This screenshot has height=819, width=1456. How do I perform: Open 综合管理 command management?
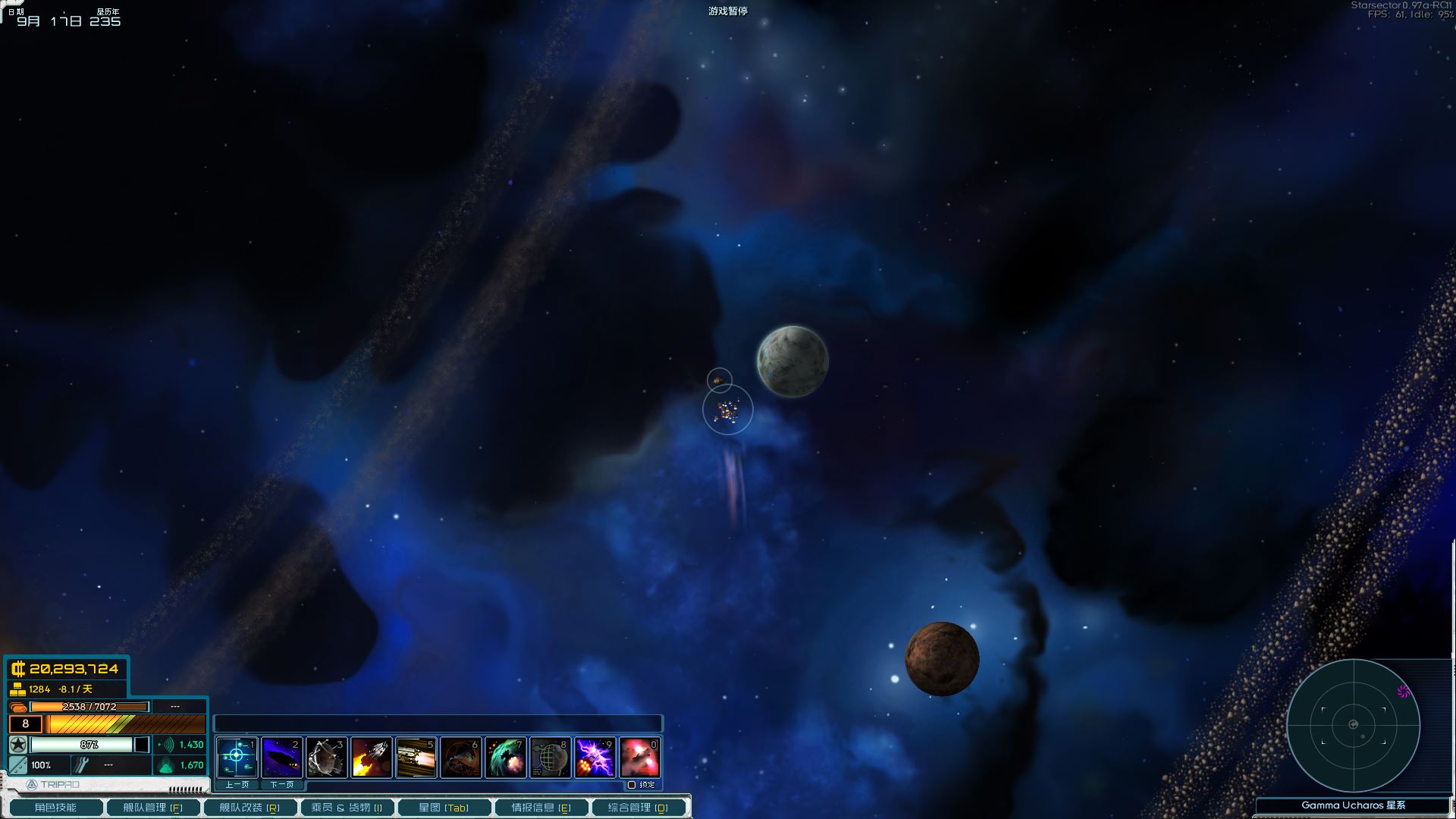638,808
